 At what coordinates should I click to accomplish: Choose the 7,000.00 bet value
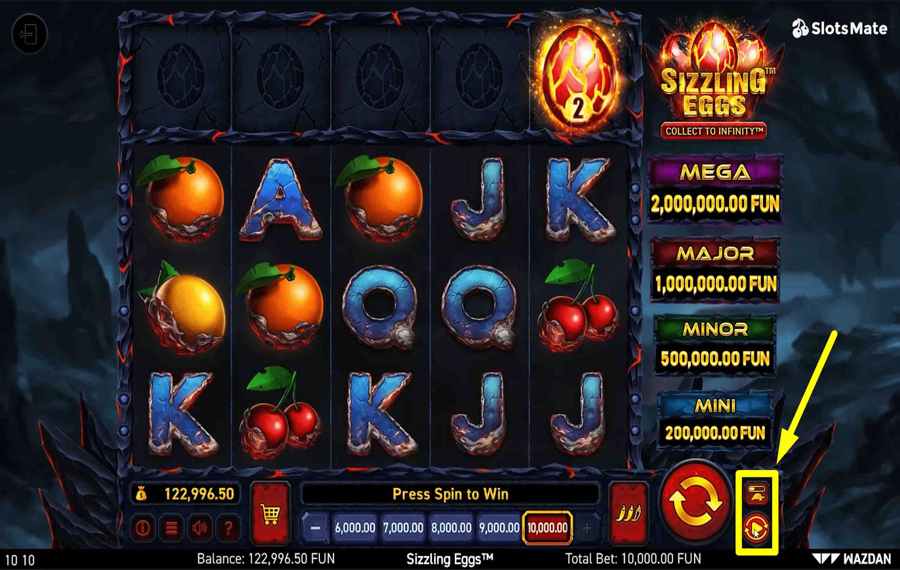click(x=402, y=527)
